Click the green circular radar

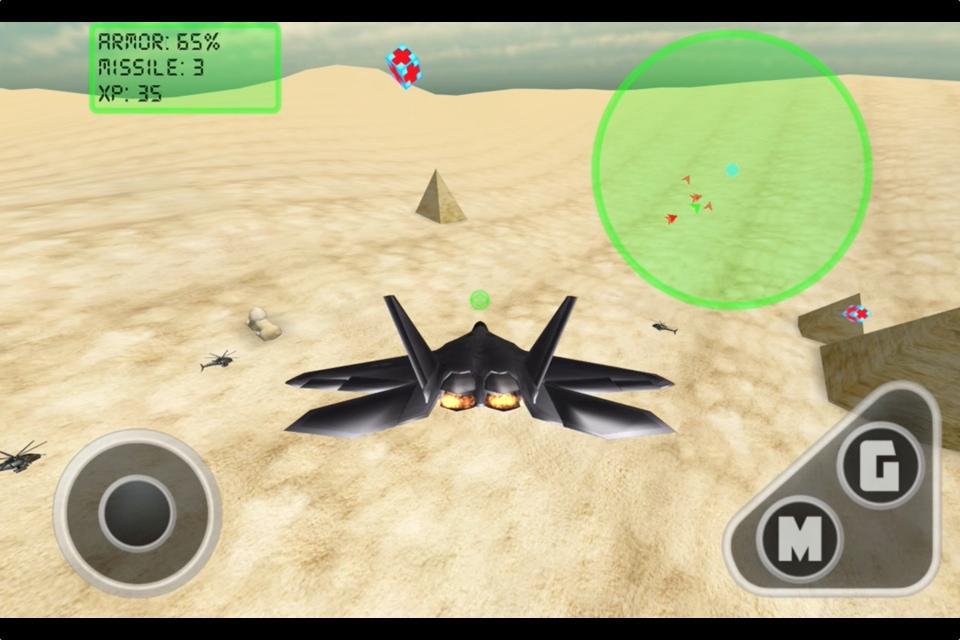click(732, 168)
